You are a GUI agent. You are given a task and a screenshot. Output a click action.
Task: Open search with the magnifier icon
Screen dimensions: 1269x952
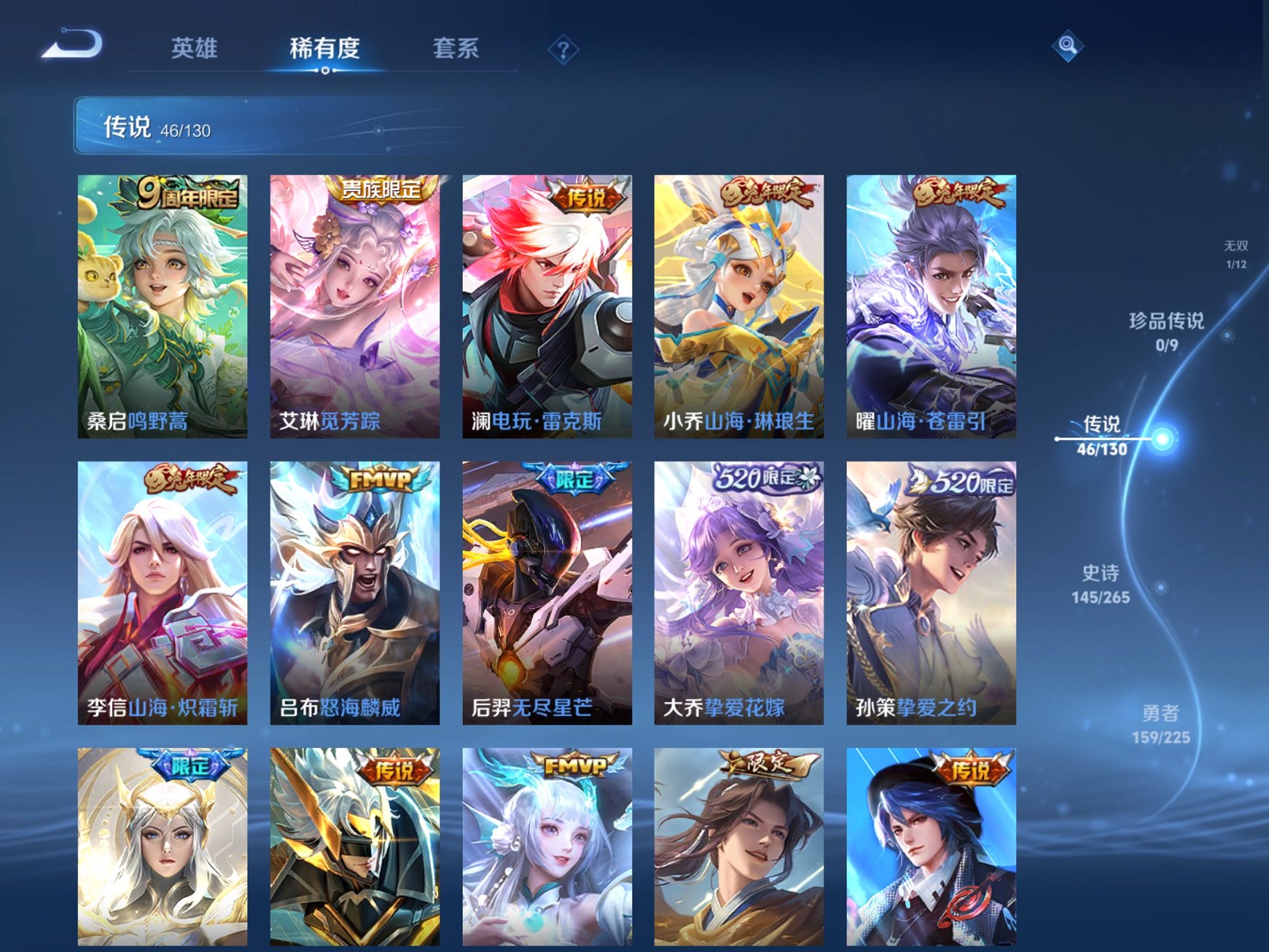click(x=1066, y=46)
